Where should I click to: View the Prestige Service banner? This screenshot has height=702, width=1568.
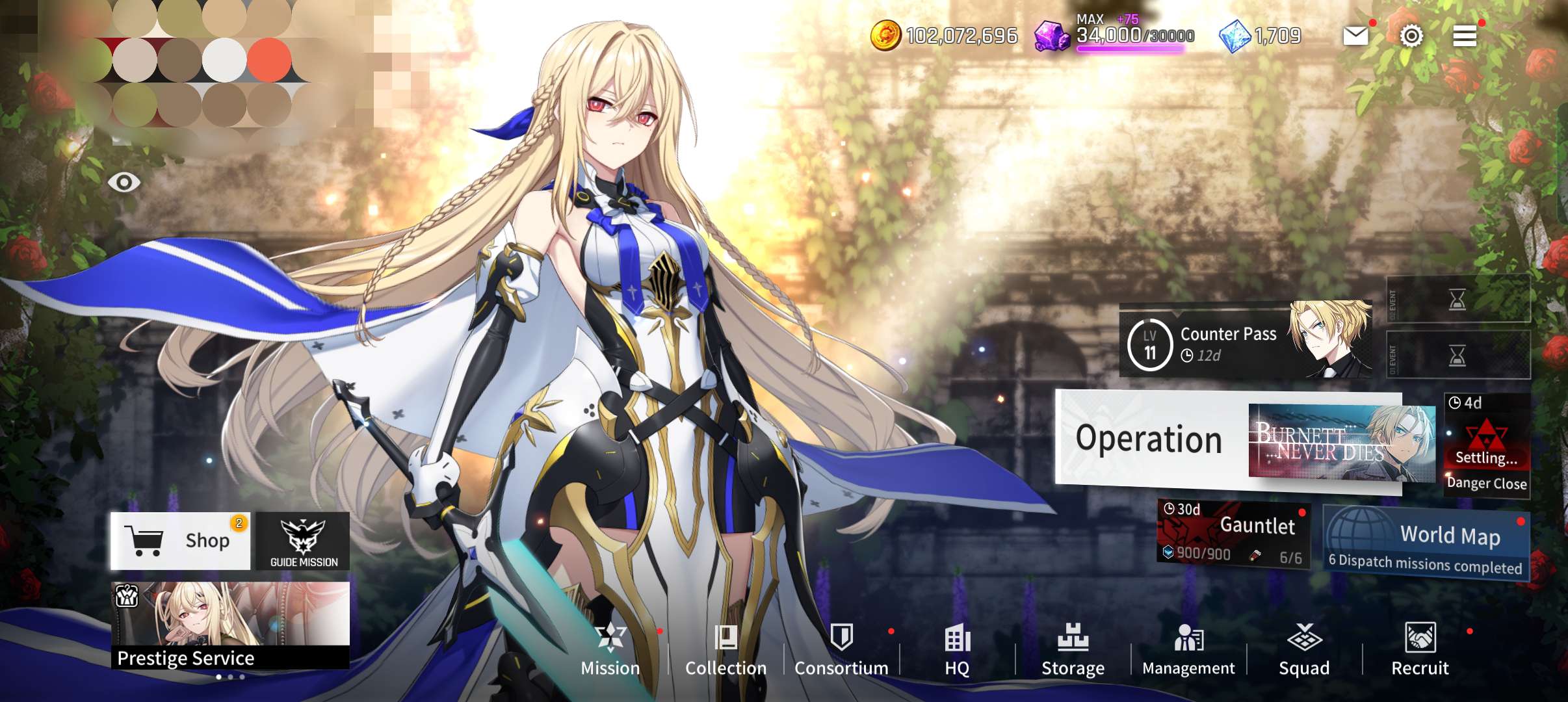point(230,625)
